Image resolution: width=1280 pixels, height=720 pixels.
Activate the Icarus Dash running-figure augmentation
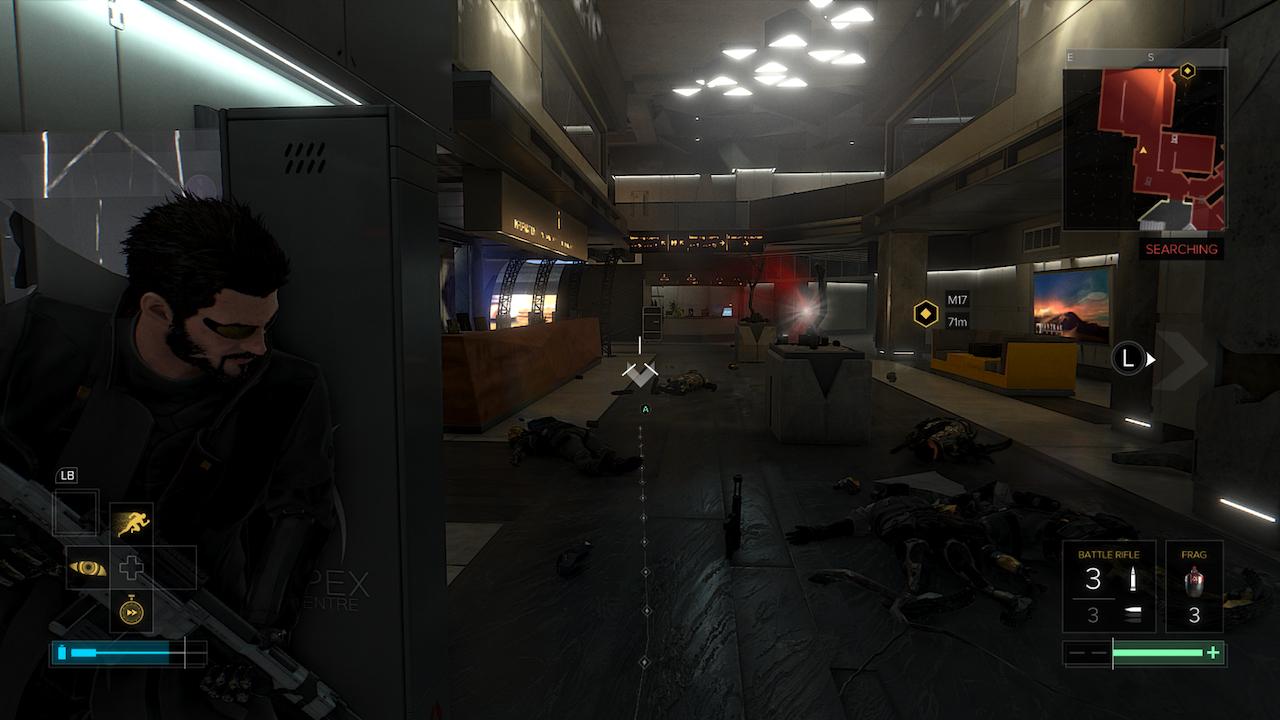[131, 523]
